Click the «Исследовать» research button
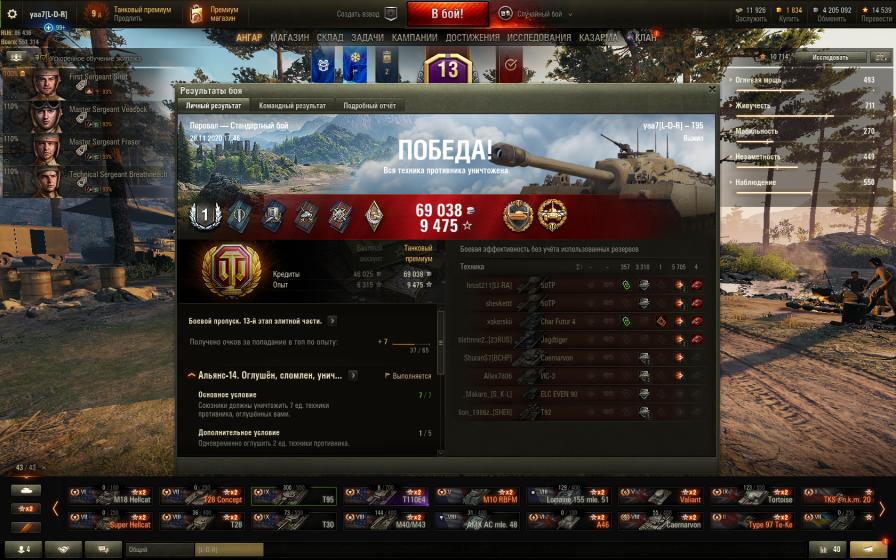Image resolution: width=896 pixels, height=560 pixels. [x=830, y=57]
